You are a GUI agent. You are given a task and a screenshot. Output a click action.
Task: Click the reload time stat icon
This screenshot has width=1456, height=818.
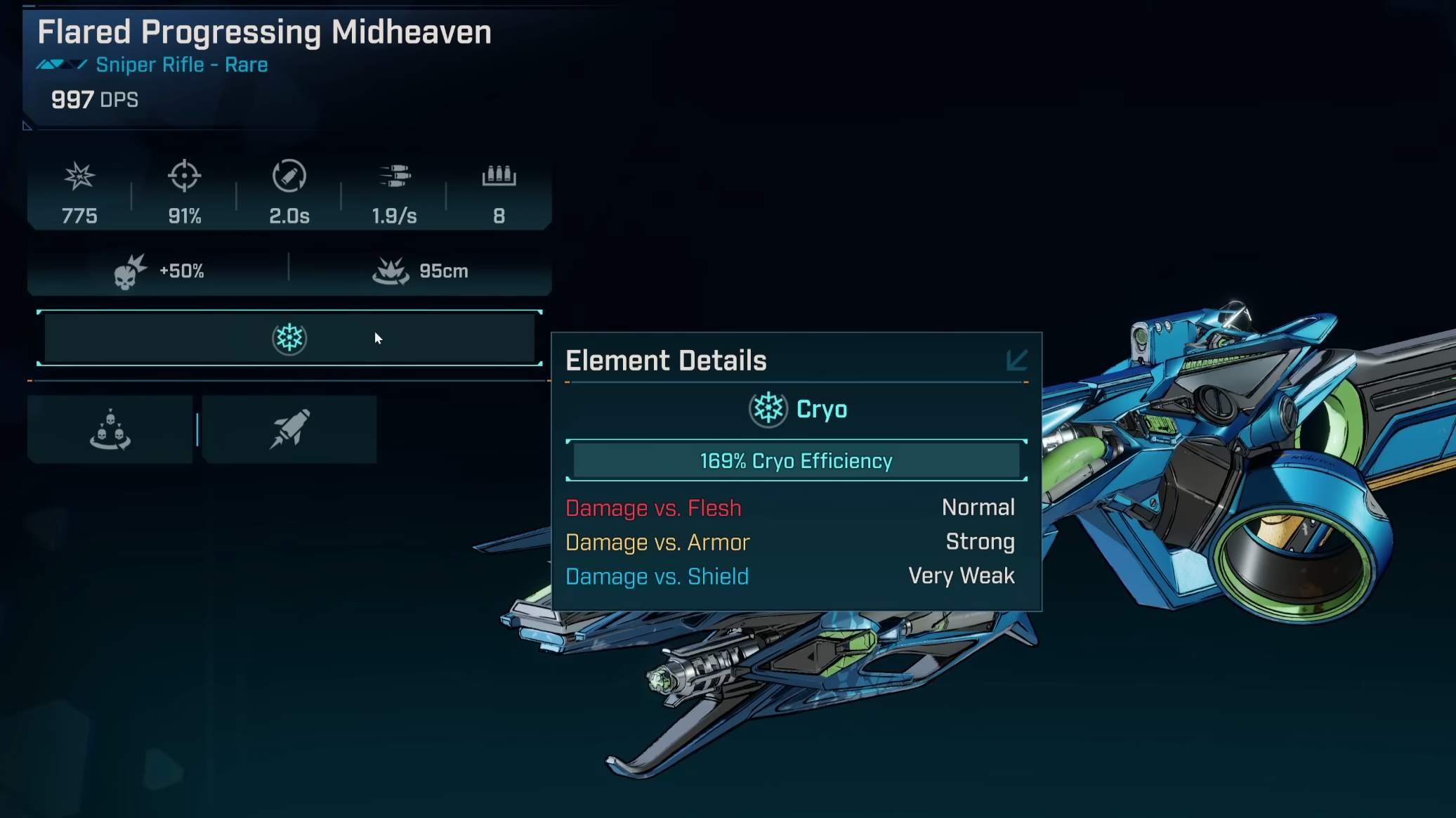(289, 176)
